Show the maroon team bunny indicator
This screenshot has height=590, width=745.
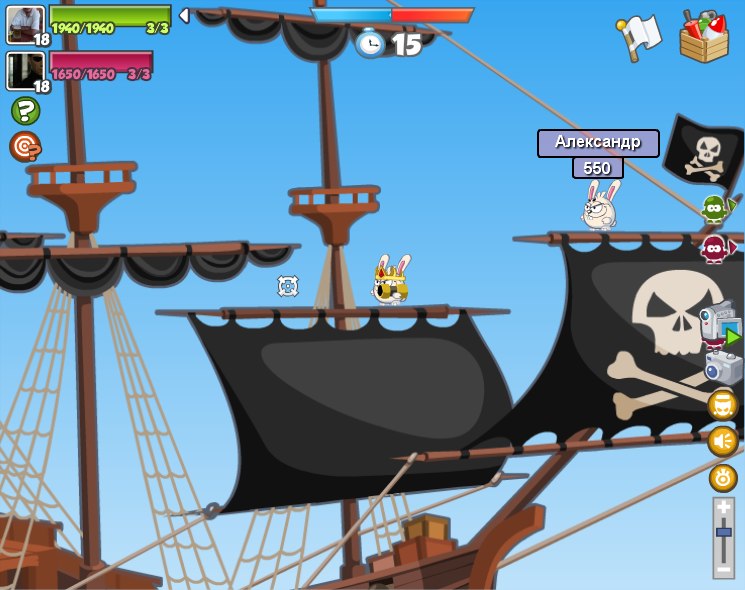(715, 248)
